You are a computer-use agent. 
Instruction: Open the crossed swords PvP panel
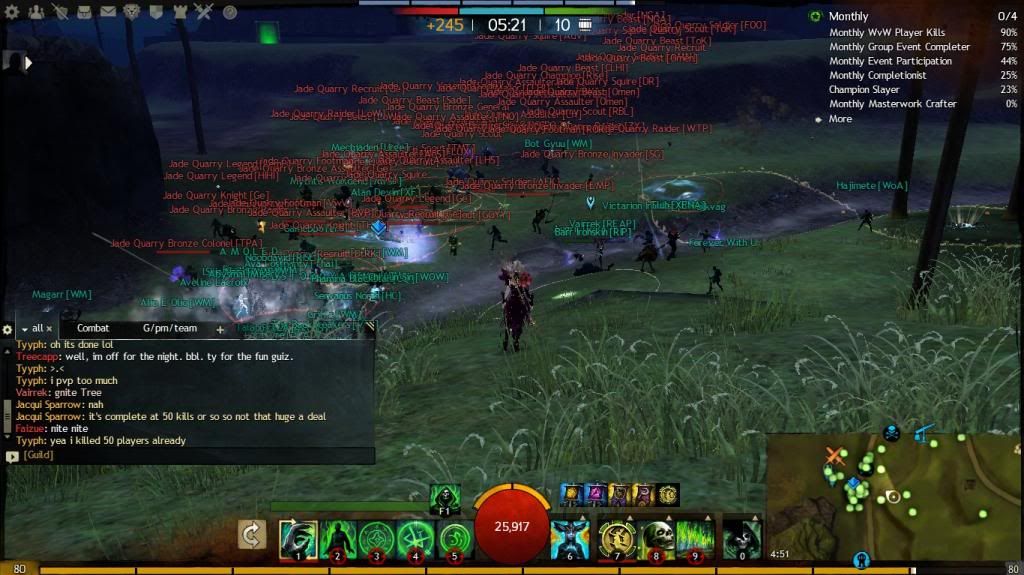click(205, 12)
